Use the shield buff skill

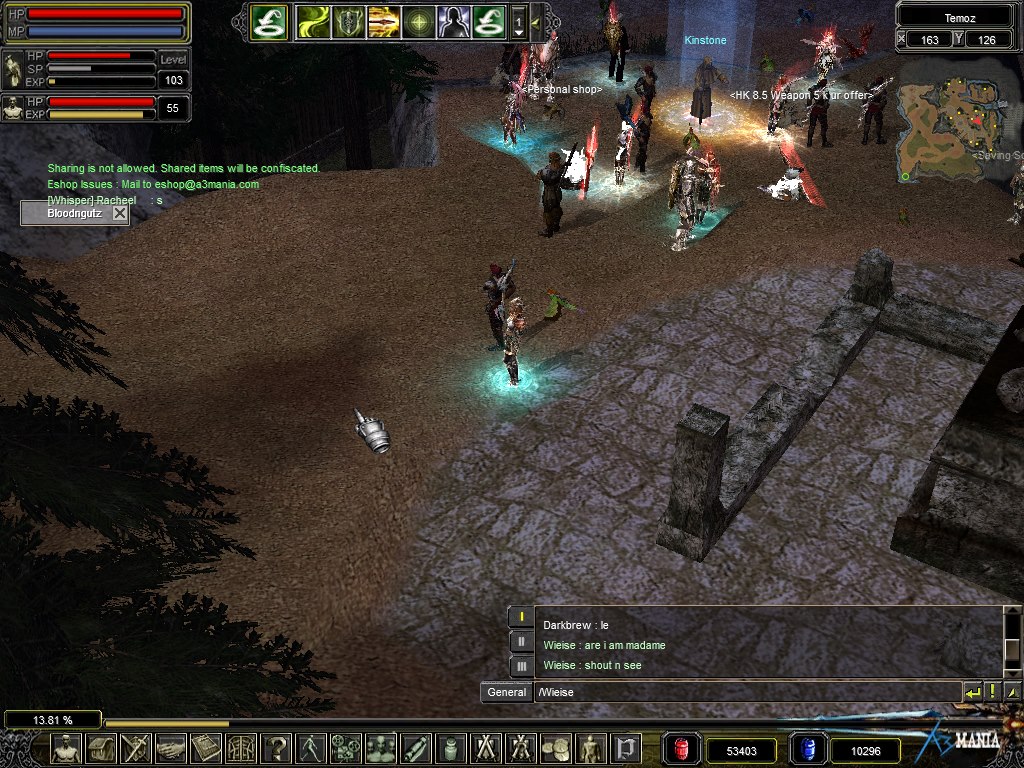349,21
